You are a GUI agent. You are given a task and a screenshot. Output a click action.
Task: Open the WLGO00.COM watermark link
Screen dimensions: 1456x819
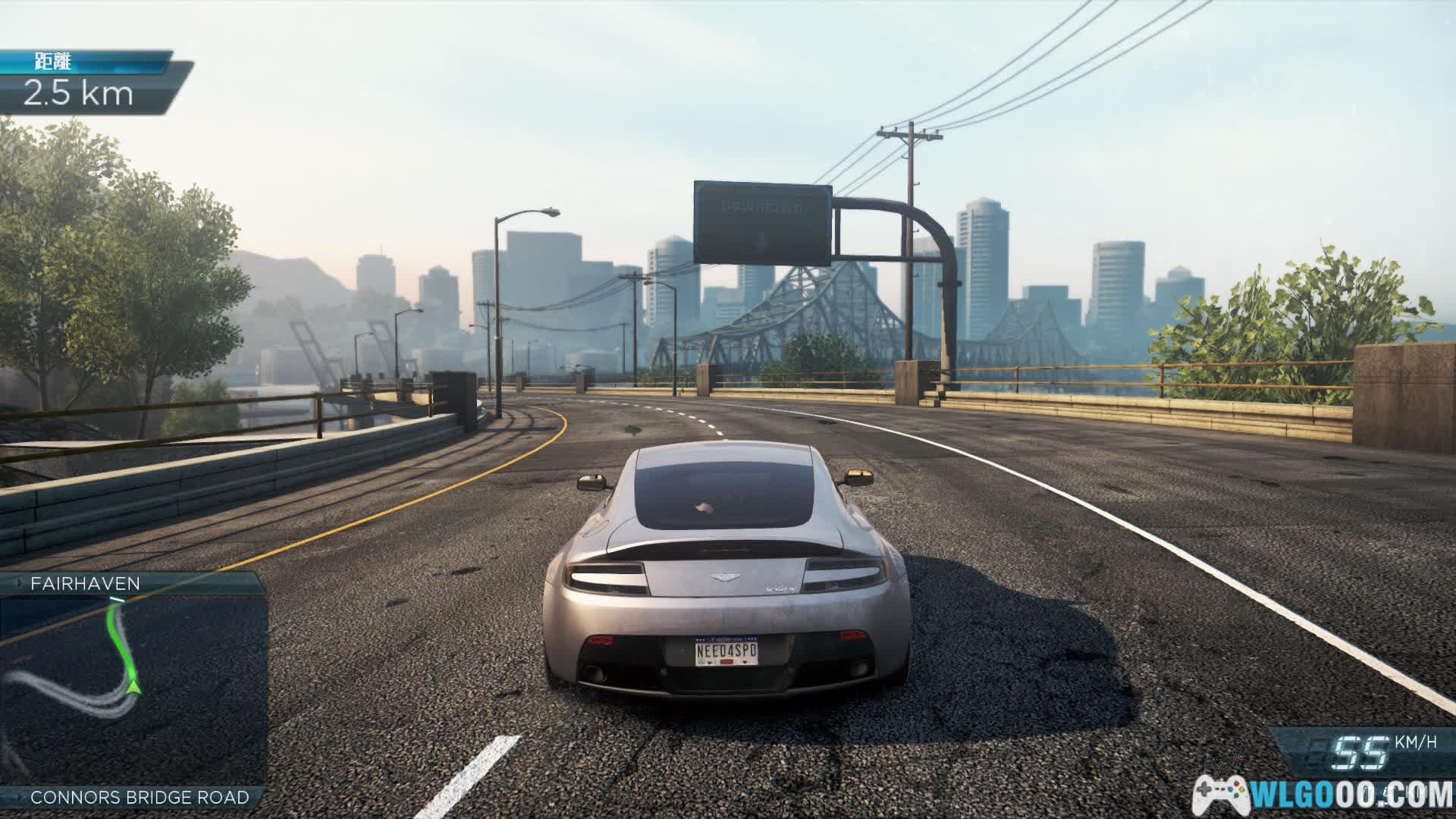1323,795
